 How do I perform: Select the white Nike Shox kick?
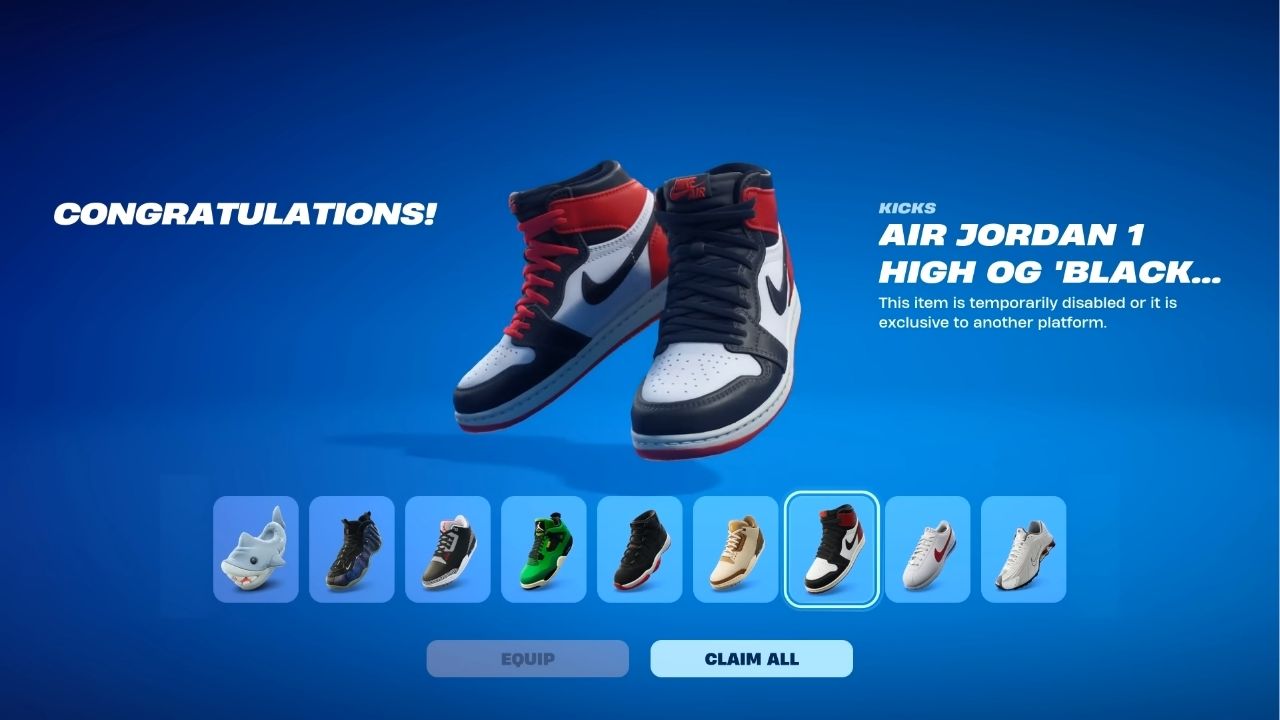coord(1023,550)
